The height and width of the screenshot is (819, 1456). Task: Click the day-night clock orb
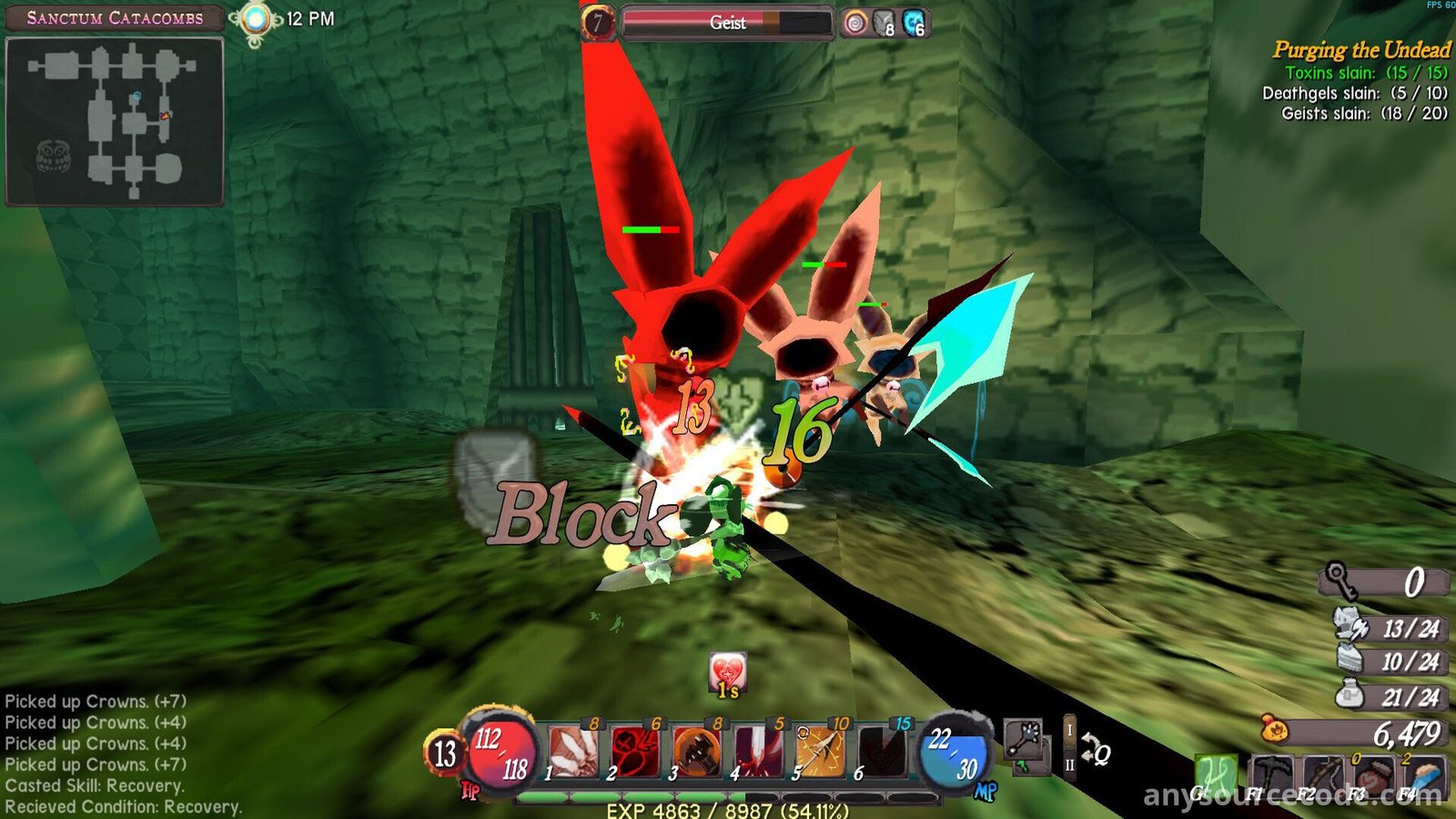tap(256, 19)
